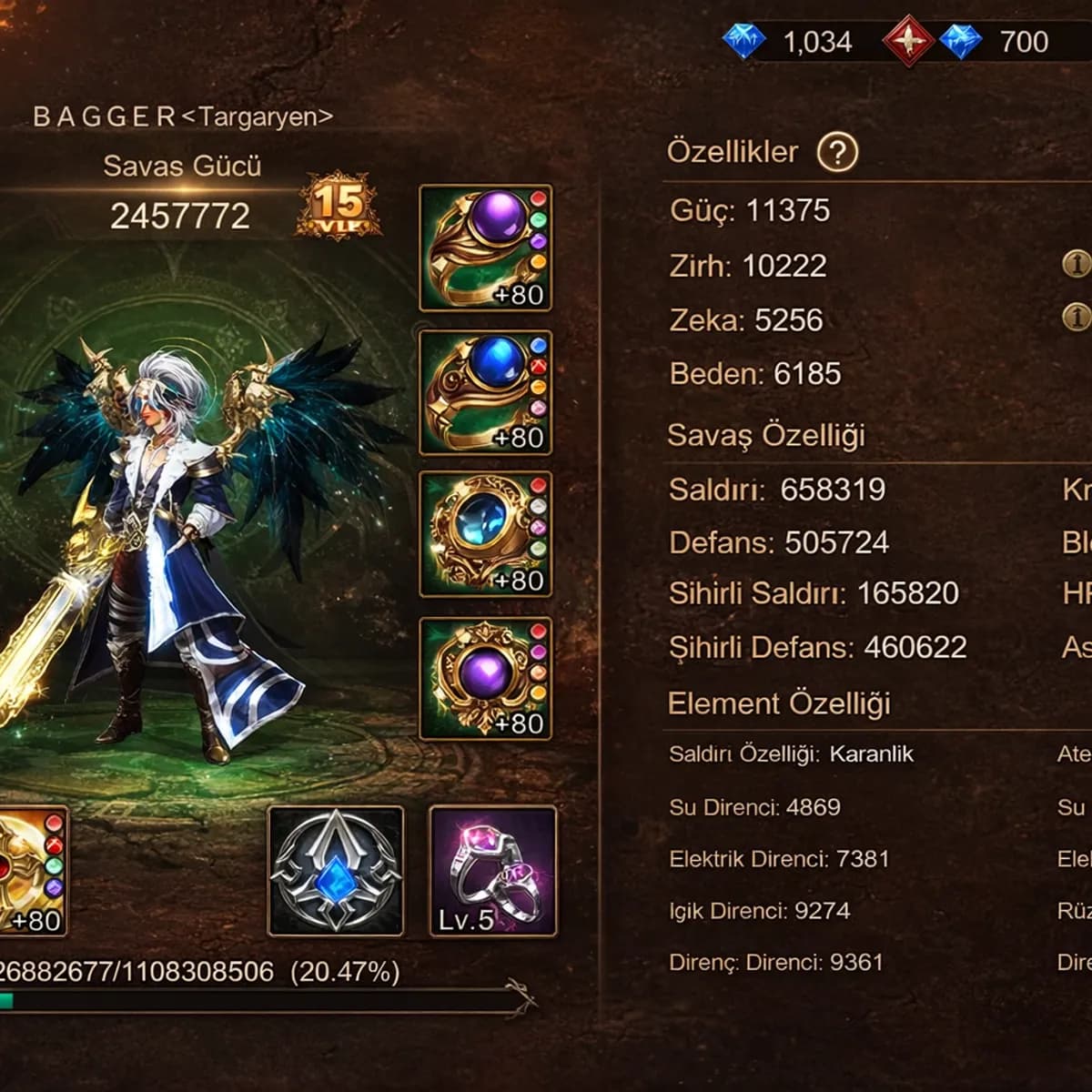Viewport: 1092px width, 1092px height.
Task: Select the blue orb ring slot
Action: [x=486, y=392]
